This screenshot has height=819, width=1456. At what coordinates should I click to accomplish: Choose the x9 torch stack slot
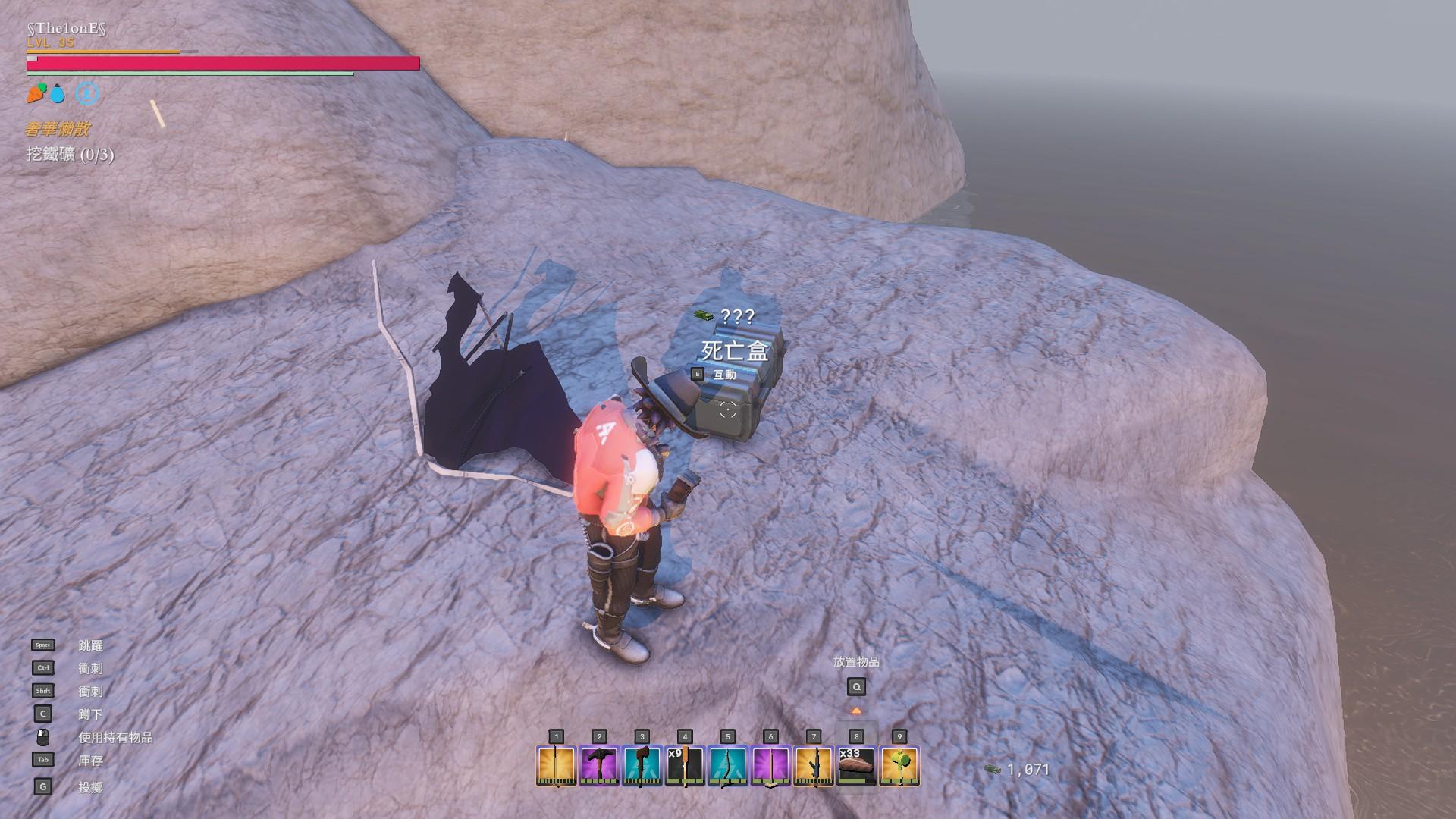(x=685, y=765)
